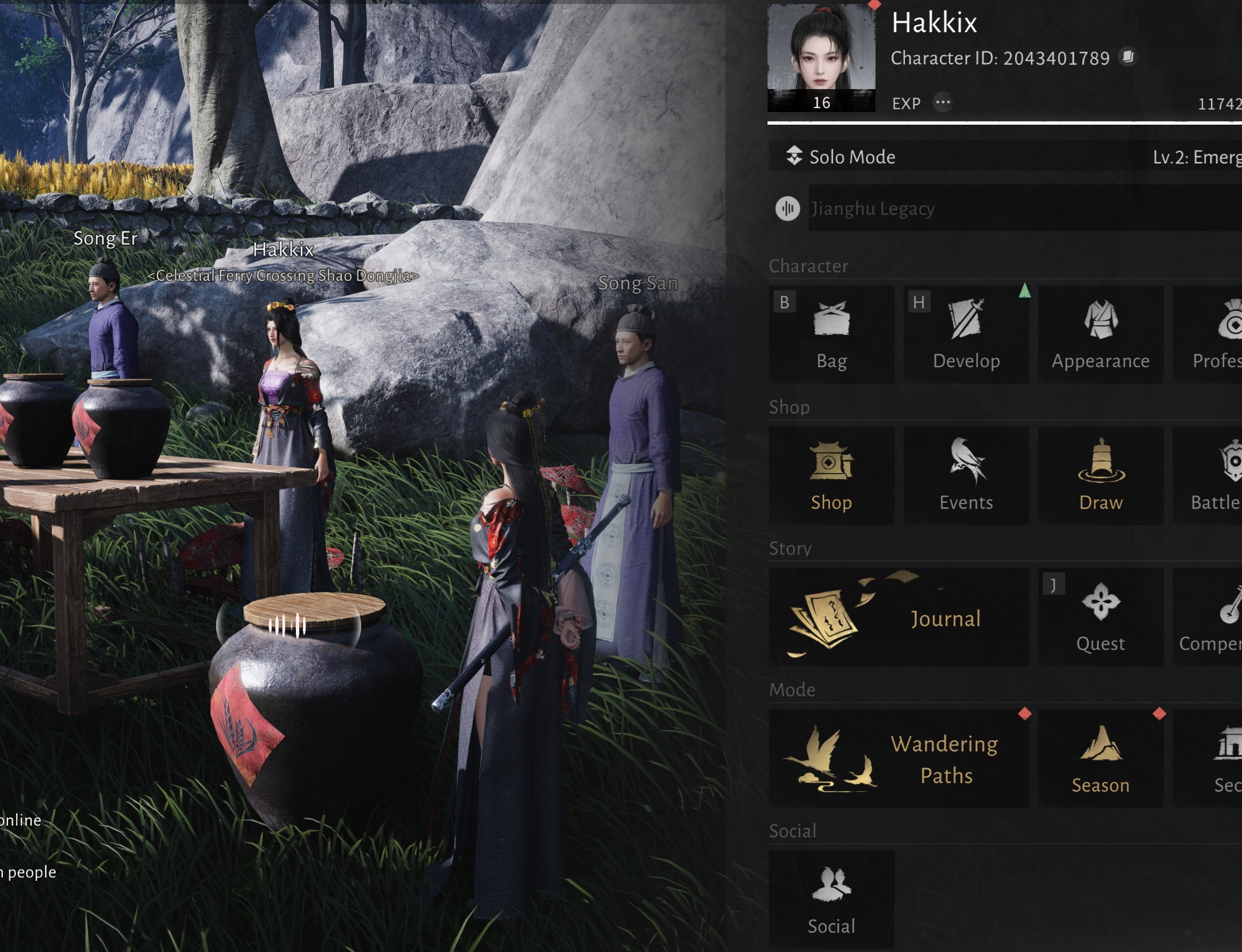The image size is (1242, 952).
Task: Click the EXP details ellipsis icon
Action: 943,103
